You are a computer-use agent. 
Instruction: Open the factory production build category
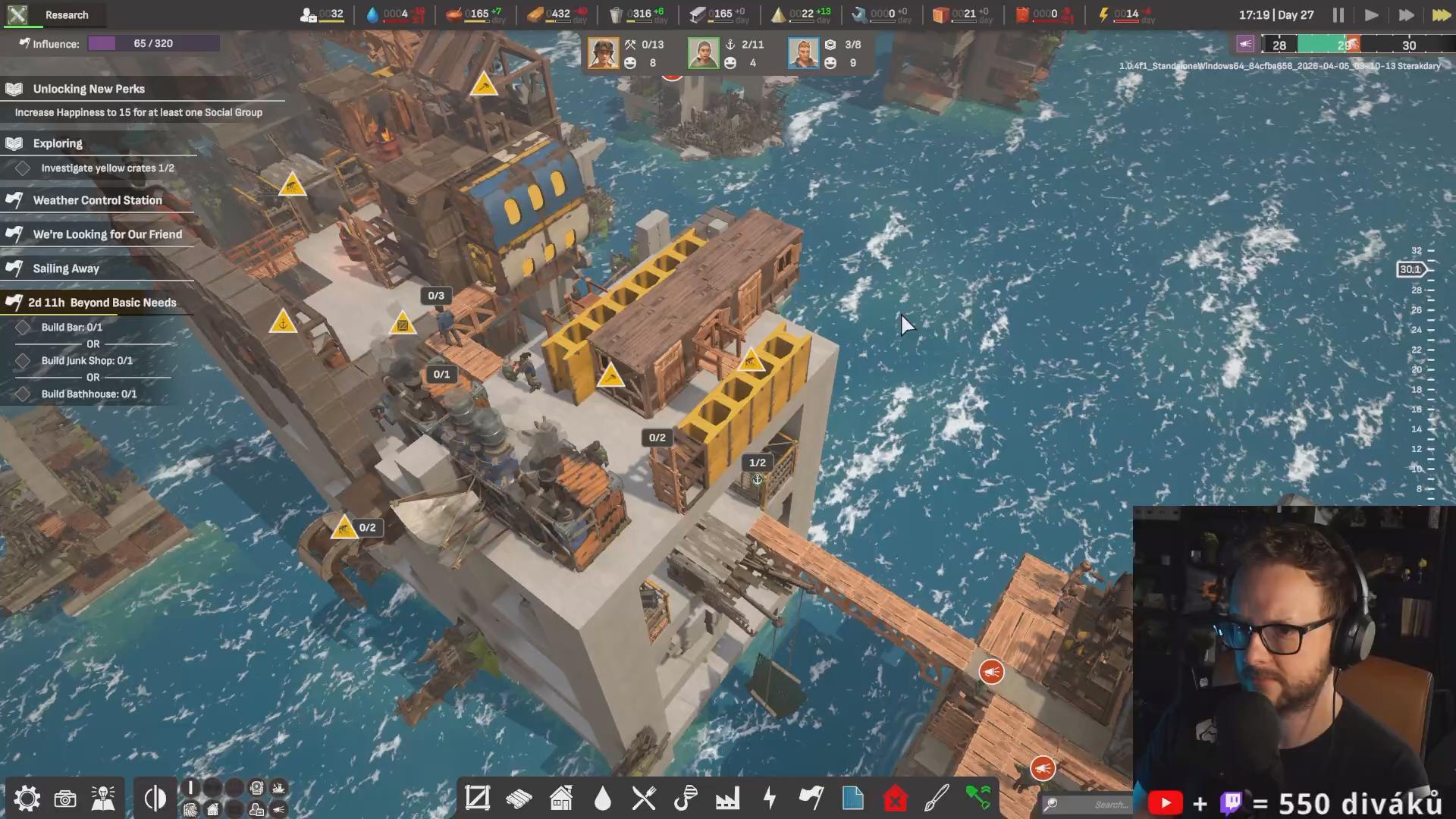point(727,799)
